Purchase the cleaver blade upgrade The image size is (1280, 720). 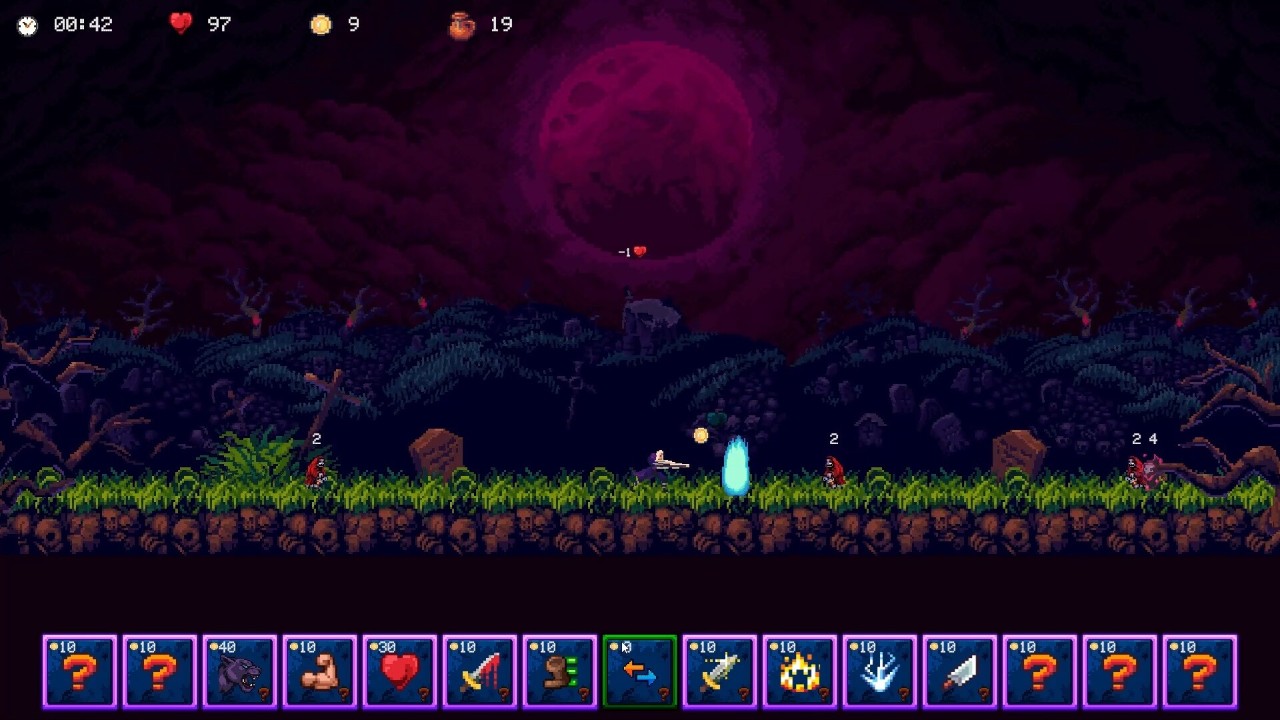tap(960, 671)
